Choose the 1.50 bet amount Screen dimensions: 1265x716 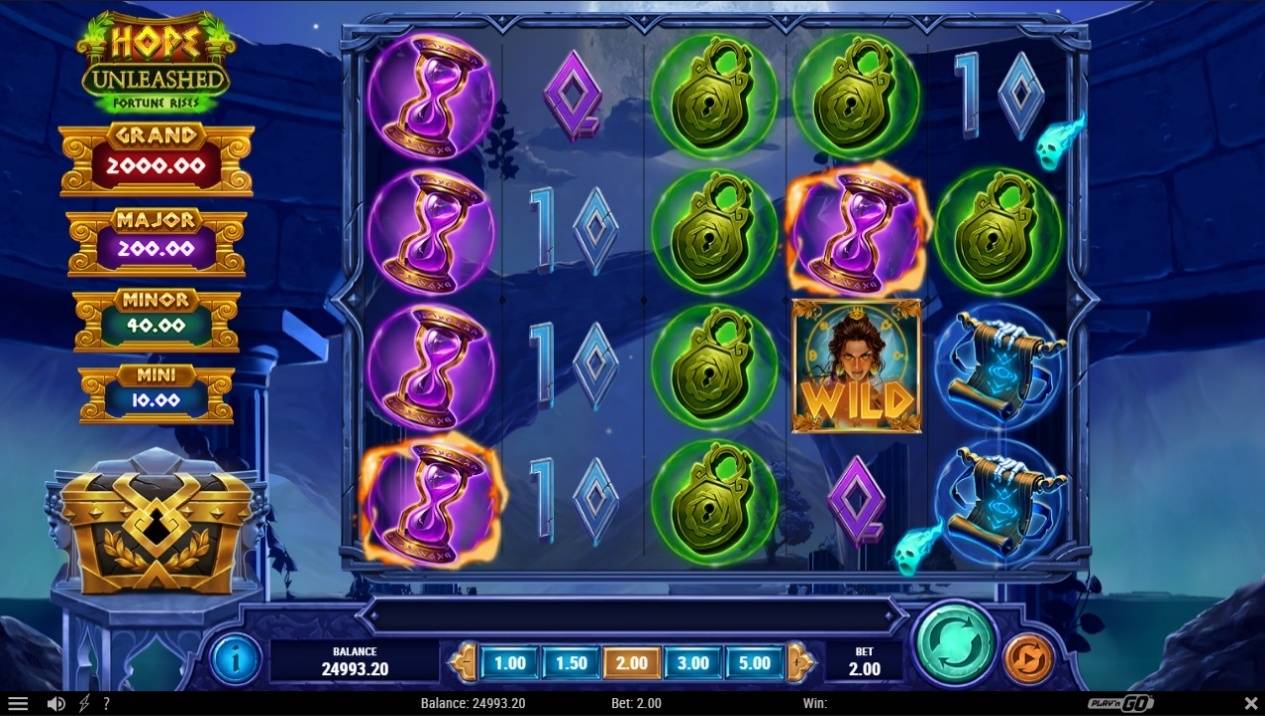coord(571,662)
